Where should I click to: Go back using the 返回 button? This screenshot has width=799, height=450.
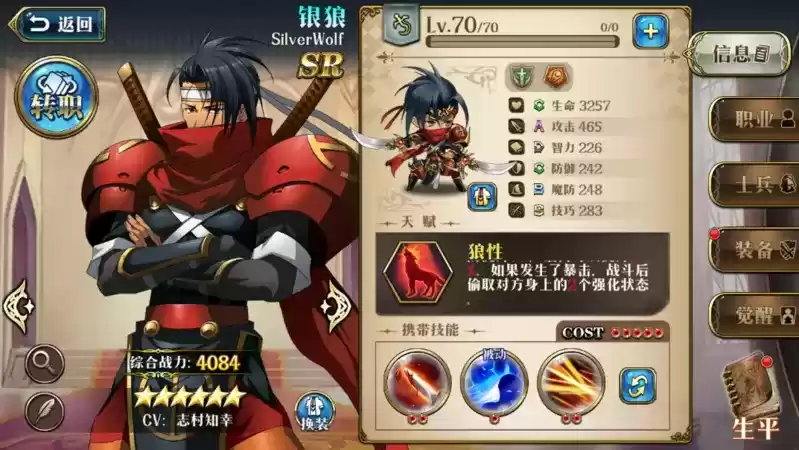coord(55,24)
